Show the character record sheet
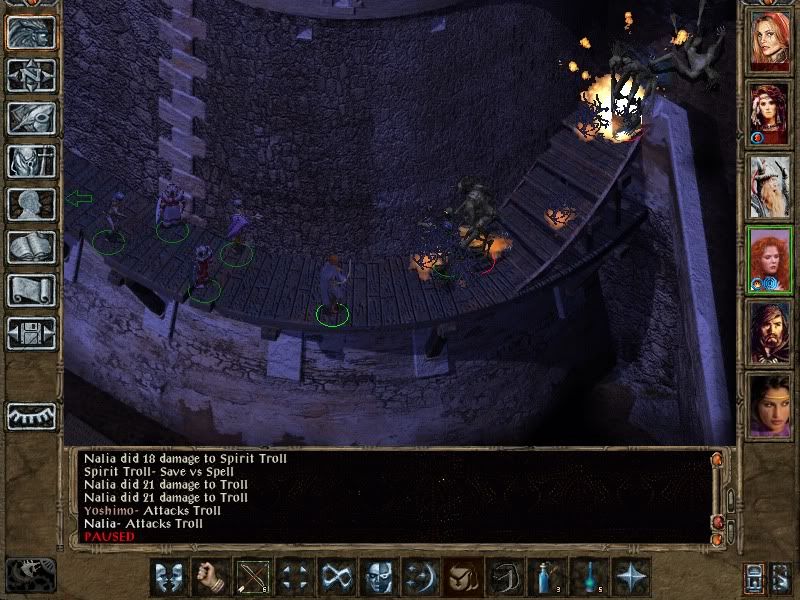Screen dimensions: 800x600 coord(31,204)
